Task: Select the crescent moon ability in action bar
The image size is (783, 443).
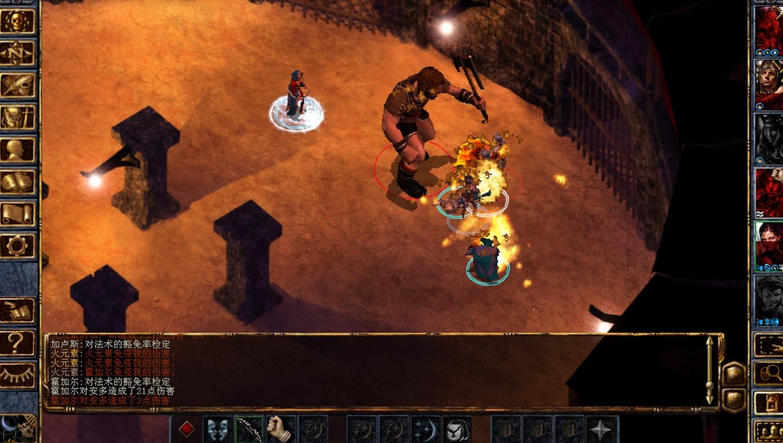Action: coord(425,430)
